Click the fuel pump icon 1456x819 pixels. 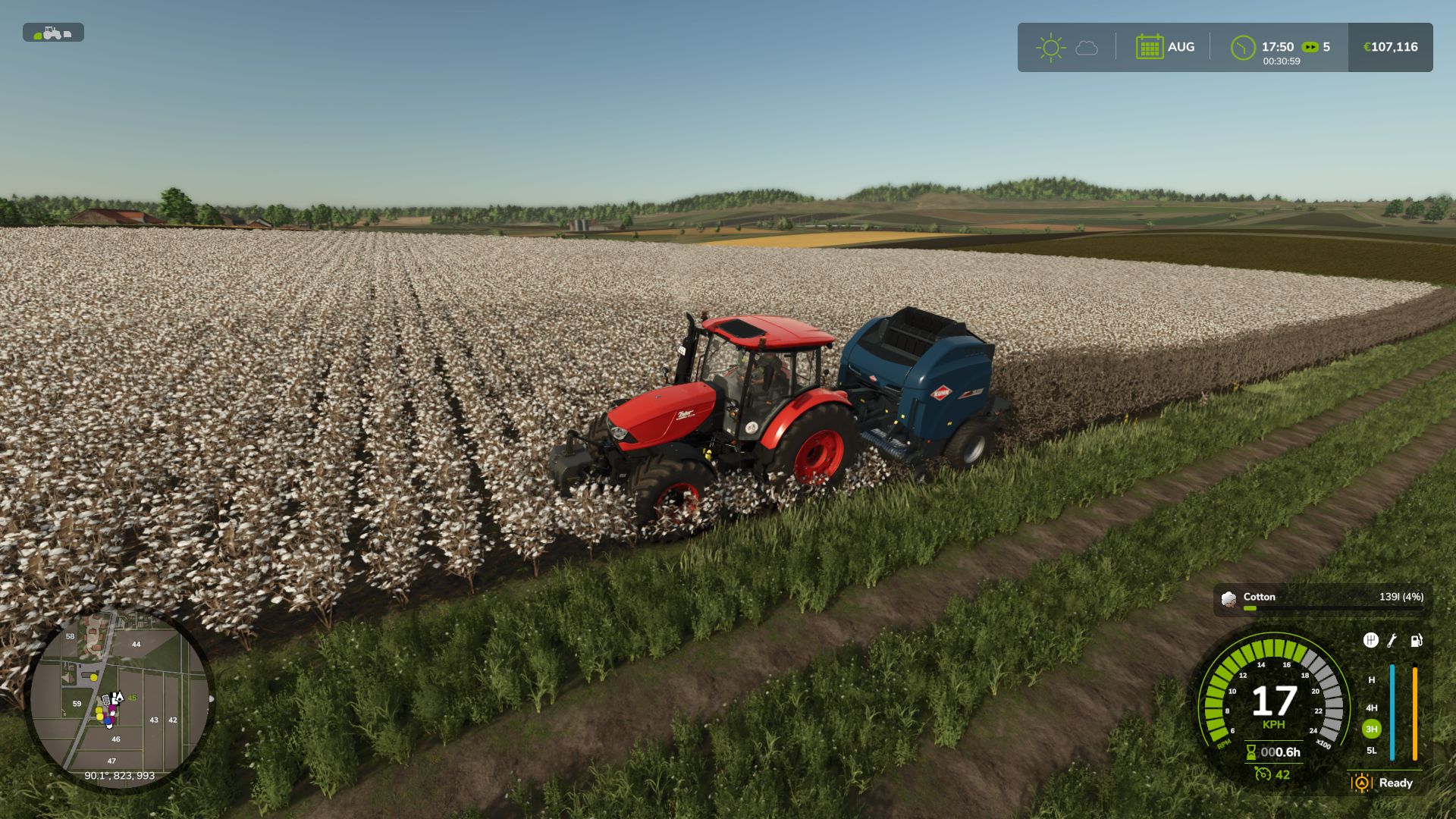point(1416,641)
